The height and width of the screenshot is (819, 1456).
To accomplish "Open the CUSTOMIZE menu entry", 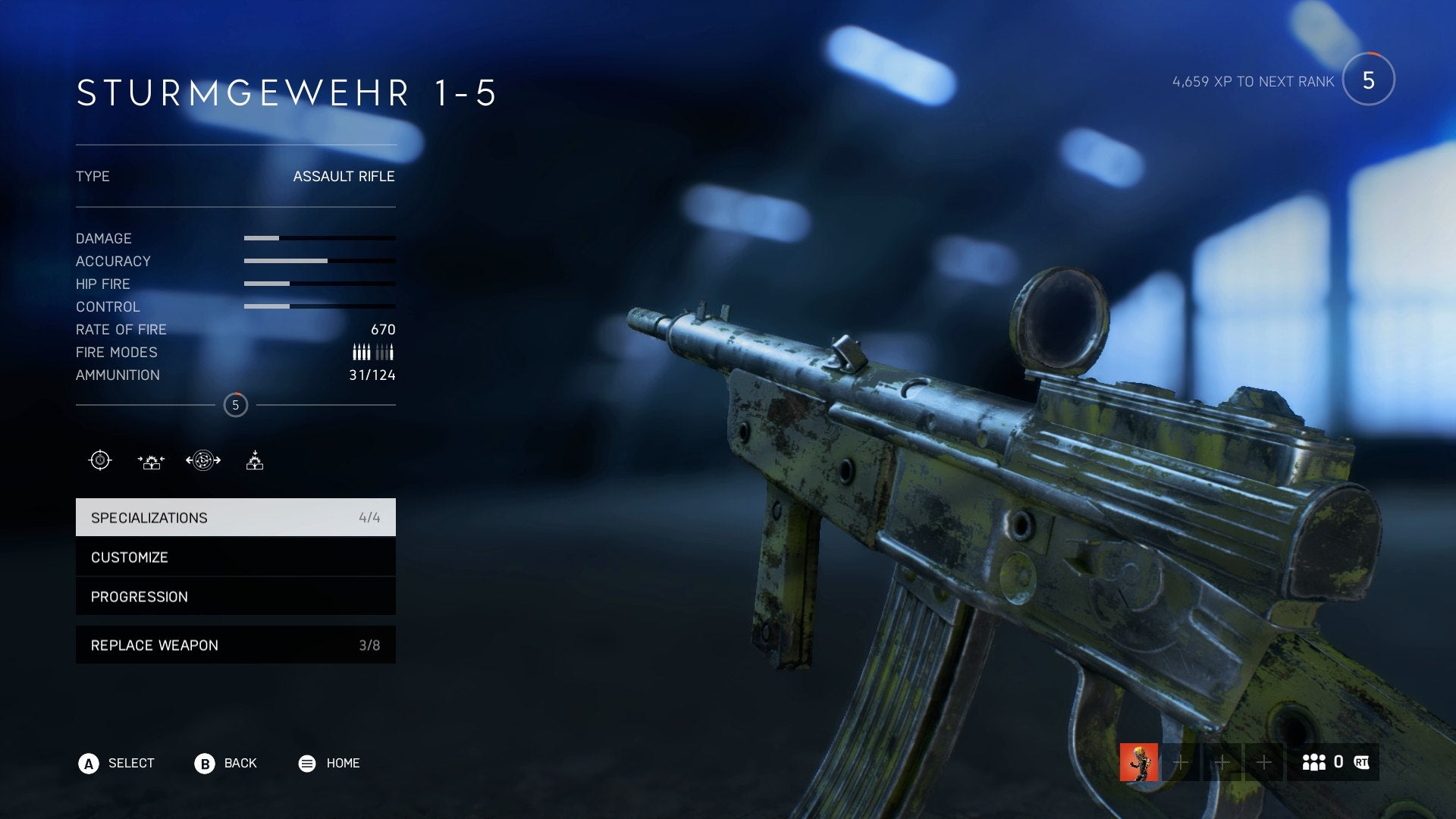I will pos(235,557).
